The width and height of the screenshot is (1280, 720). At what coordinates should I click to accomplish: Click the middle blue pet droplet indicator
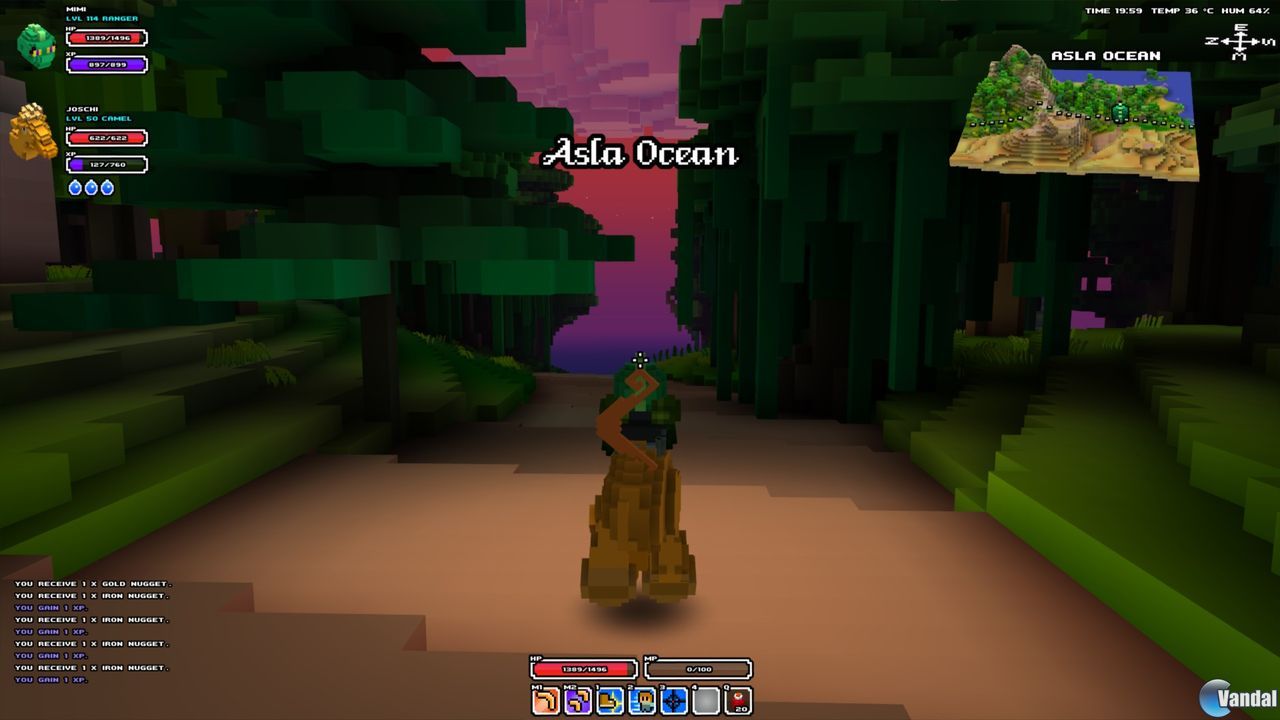tap(89, 185)
